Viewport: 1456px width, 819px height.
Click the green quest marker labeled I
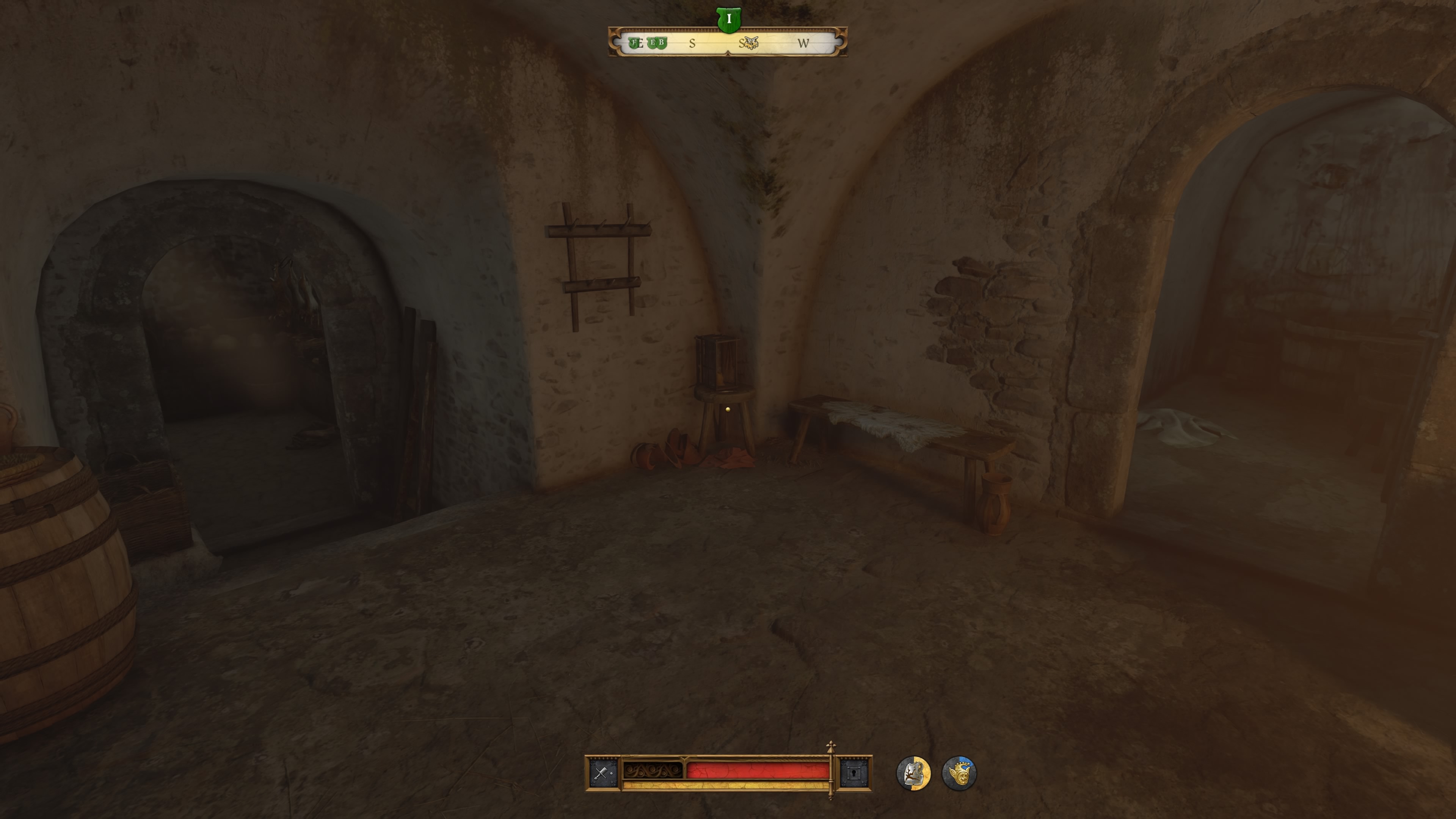(x=729, y=19)
